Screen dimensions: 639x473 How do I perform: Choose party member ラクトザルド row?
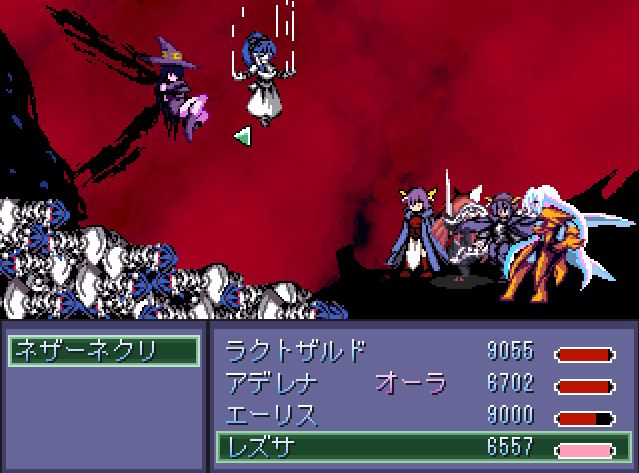pos(420,352)
